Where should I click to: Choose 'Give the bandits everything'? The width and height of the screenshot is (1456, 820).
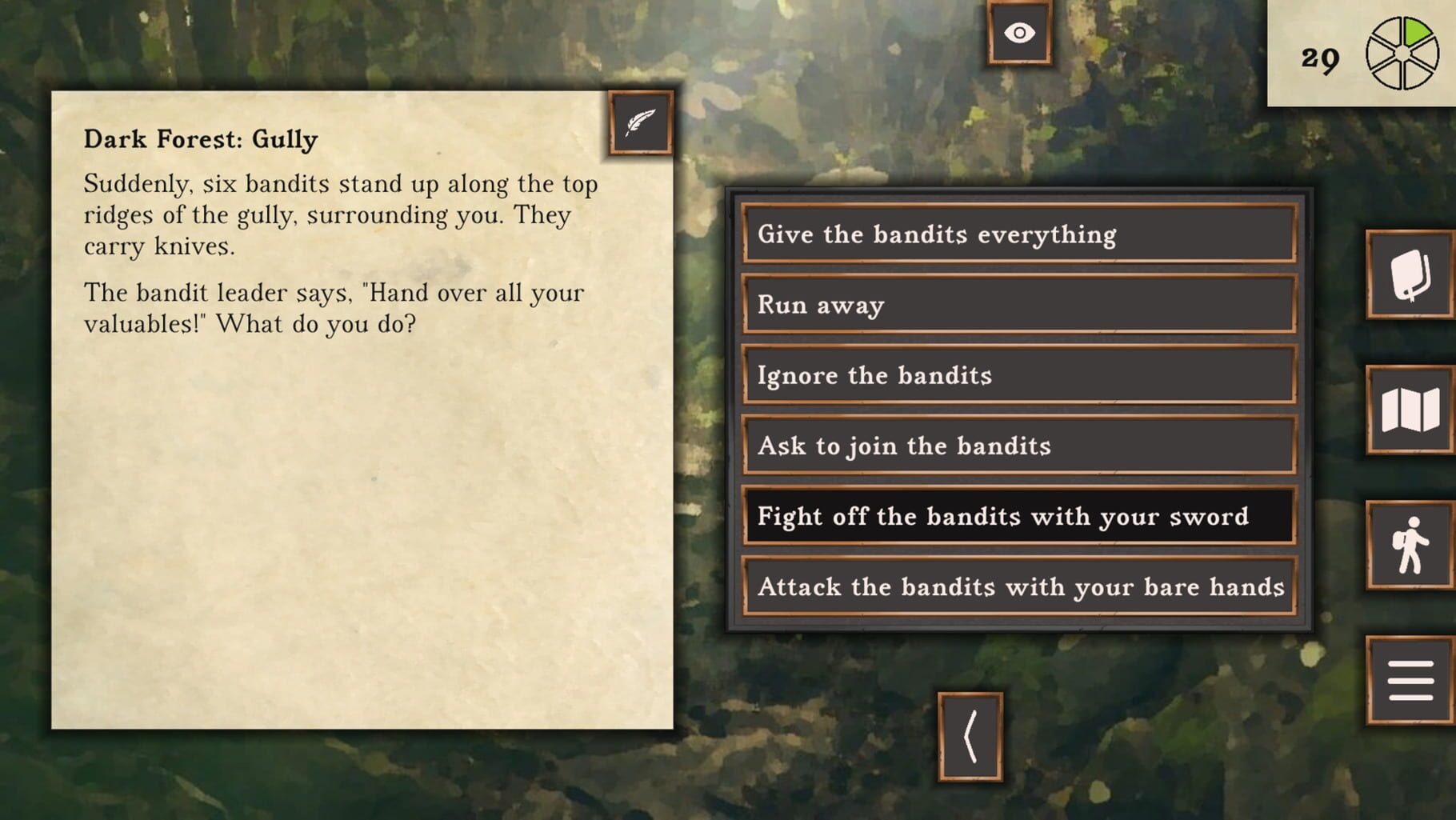(x=1018, y=234)
